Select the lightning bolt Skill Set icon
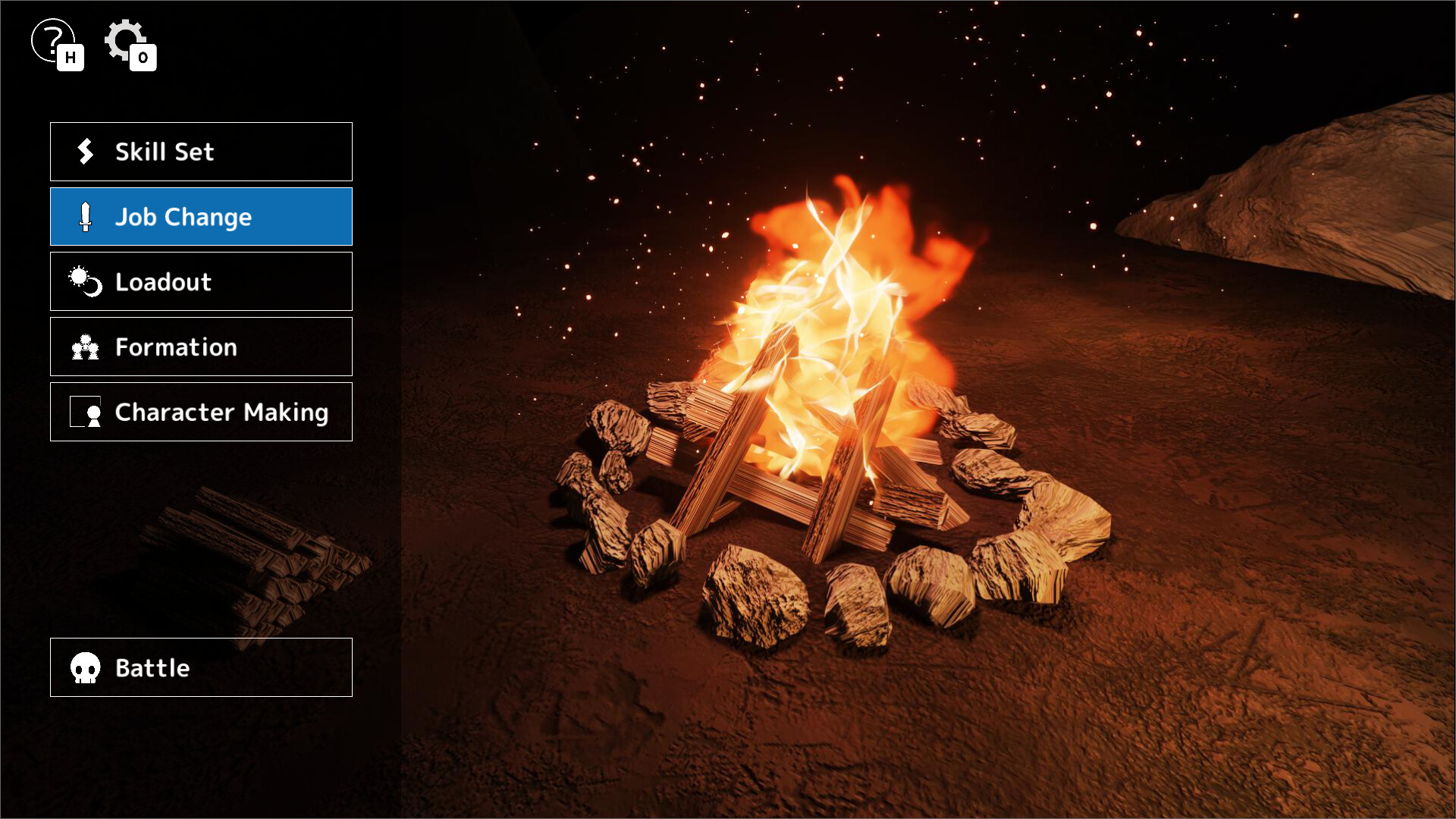Screen dimensions: 1456x819 (x=86, y=151)
